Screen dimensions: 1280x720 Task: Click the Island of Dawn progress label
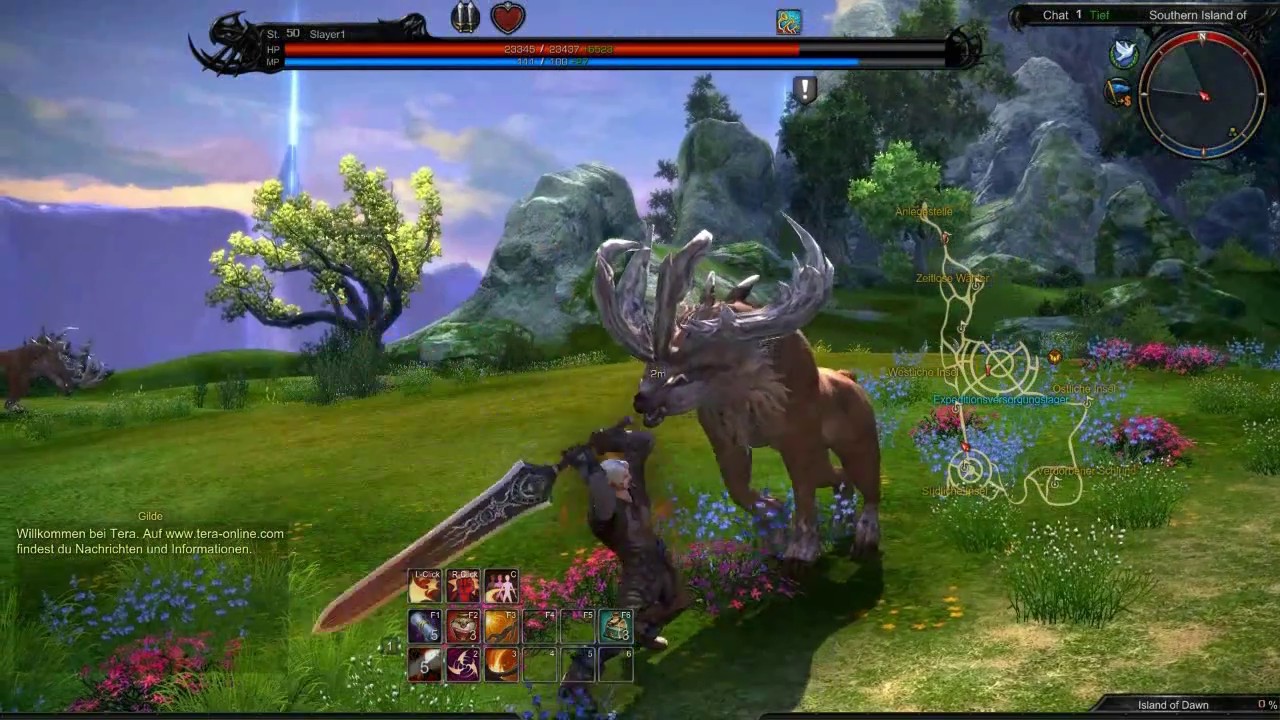1173,705
